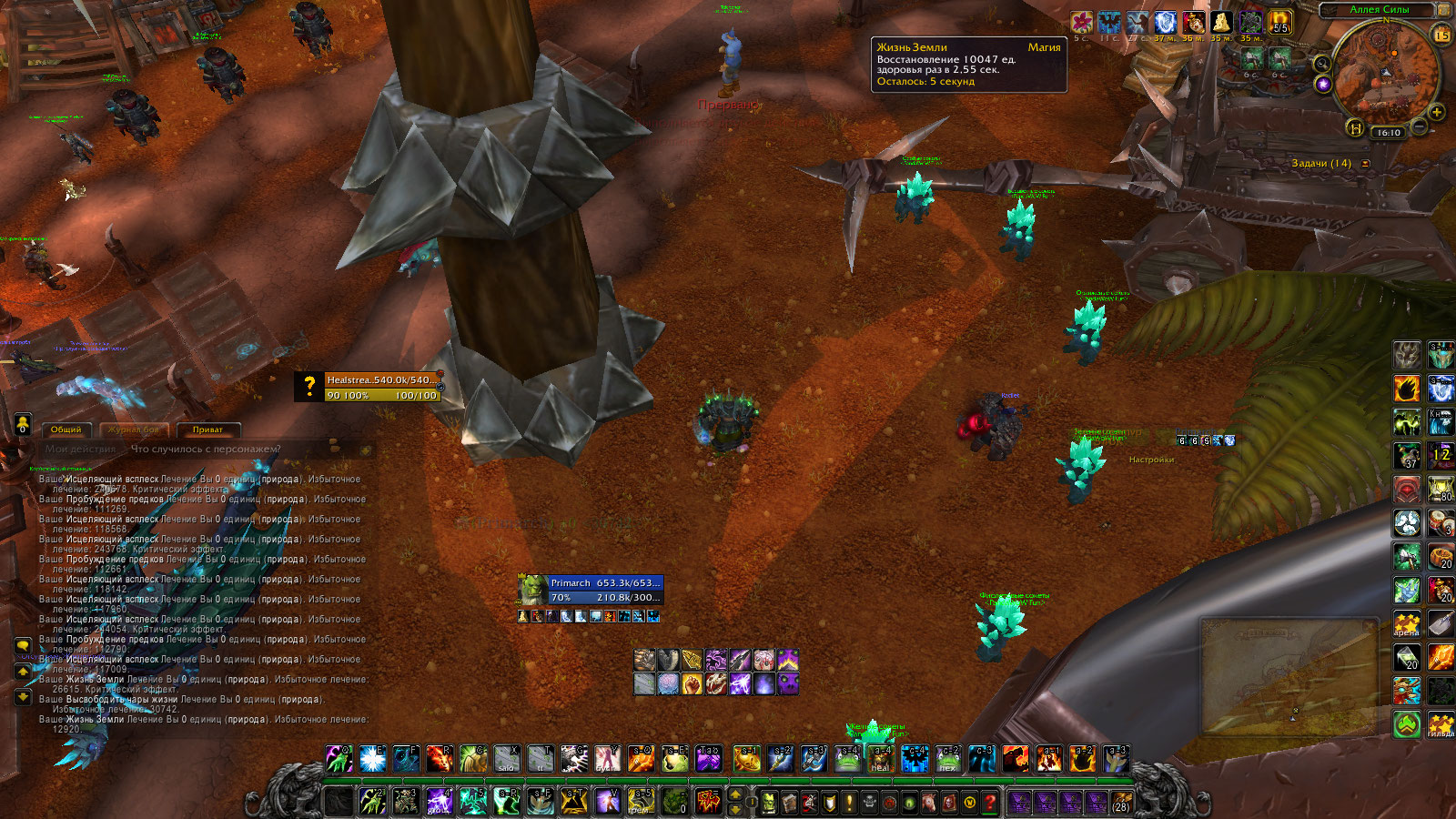This screenshot has width=1456, height=819.
Task: Open the quest log exclamation mark button
Action: coord(849,803)
